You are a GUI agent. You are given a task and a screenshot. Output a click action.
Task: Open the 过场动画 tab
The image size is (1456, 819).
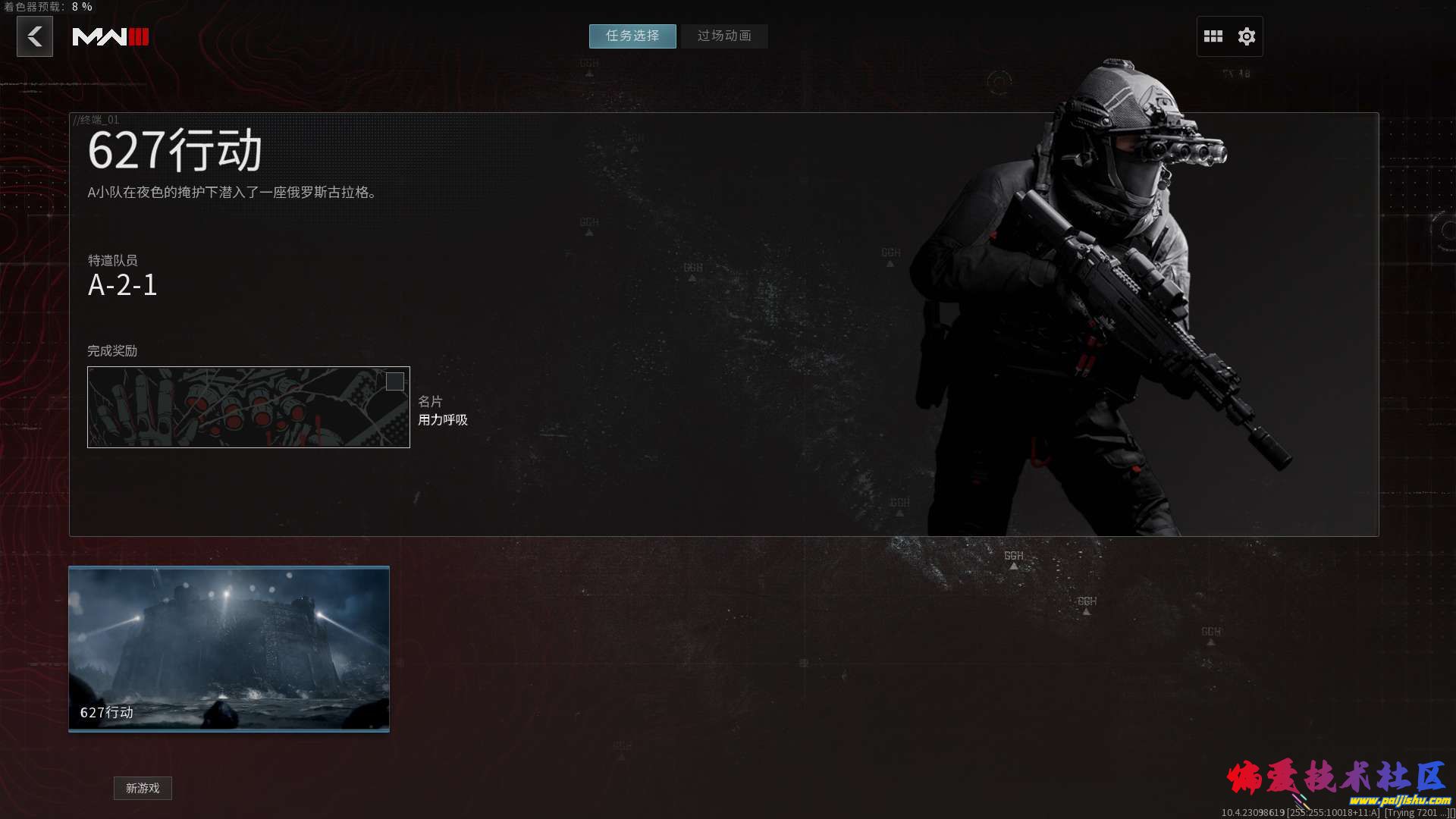pos(724,36)
